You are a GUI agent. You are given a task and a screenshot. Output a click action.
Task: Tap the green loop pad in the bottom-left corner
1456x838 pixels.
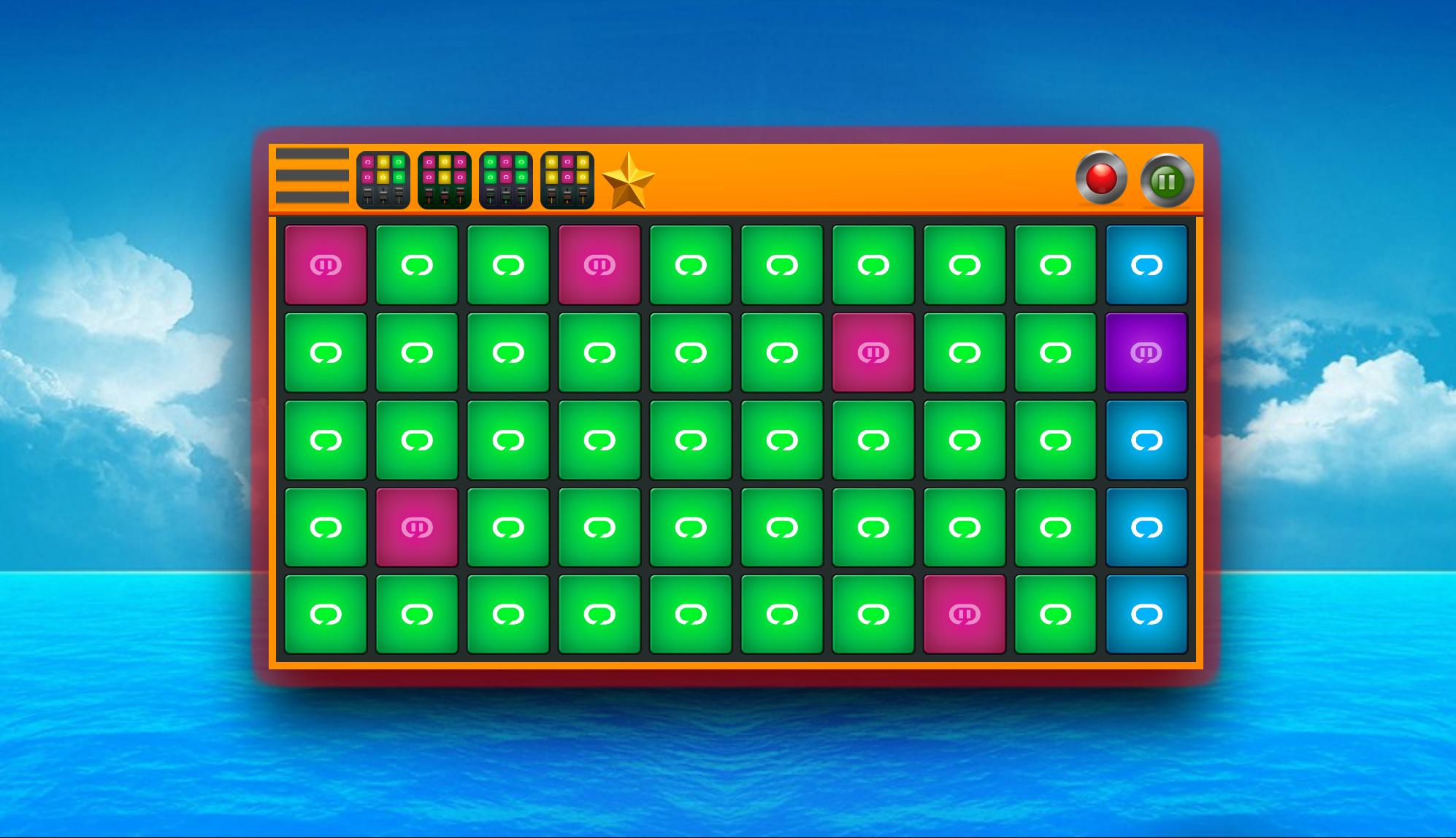(326, 613)
